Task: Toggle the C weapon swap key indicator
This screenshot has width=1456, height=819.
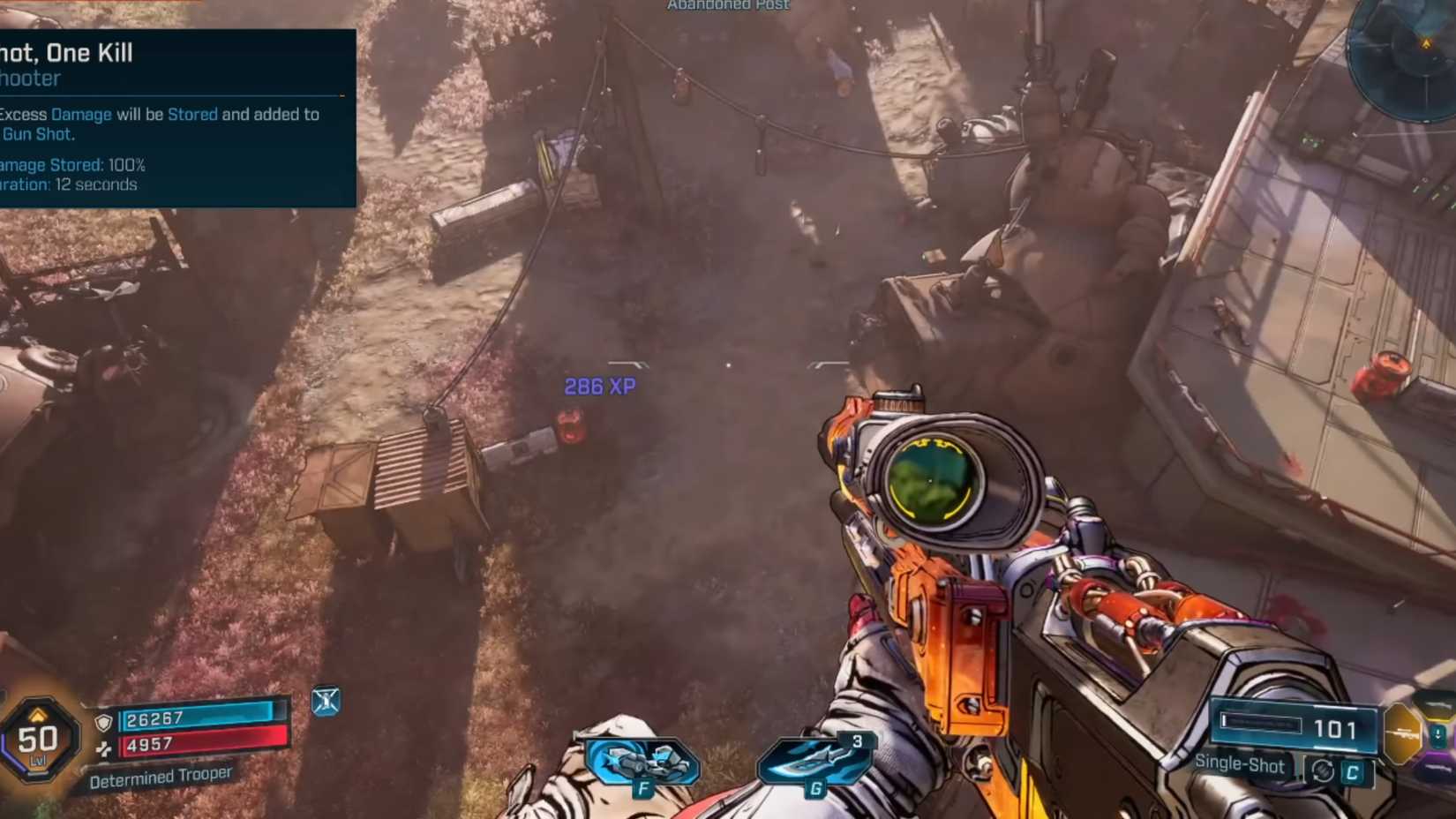Action: pyautogui.click(x=1351, y=770)
